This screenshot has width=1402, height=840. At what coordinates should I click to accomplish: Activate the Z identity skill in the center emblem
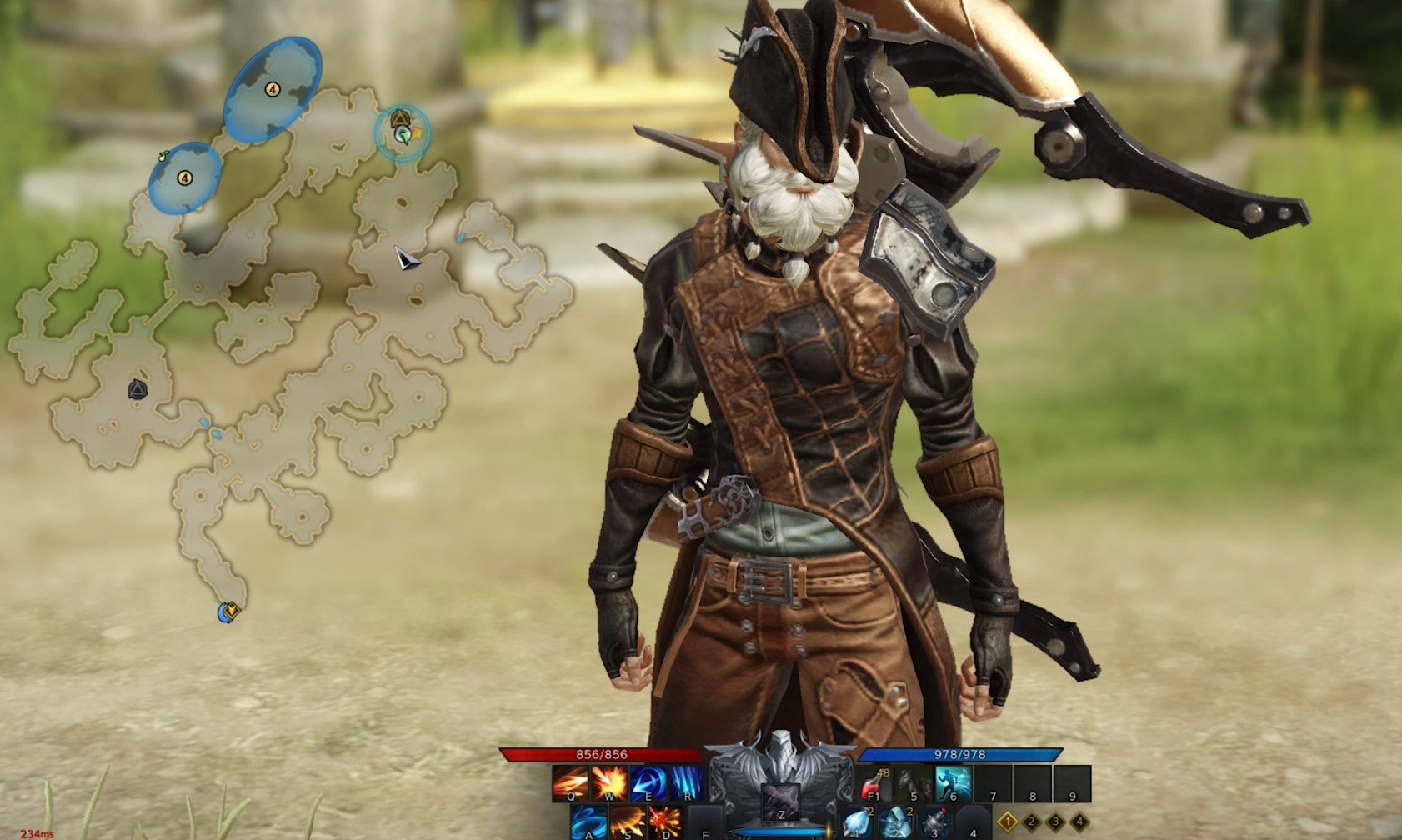tap(781, 802)
